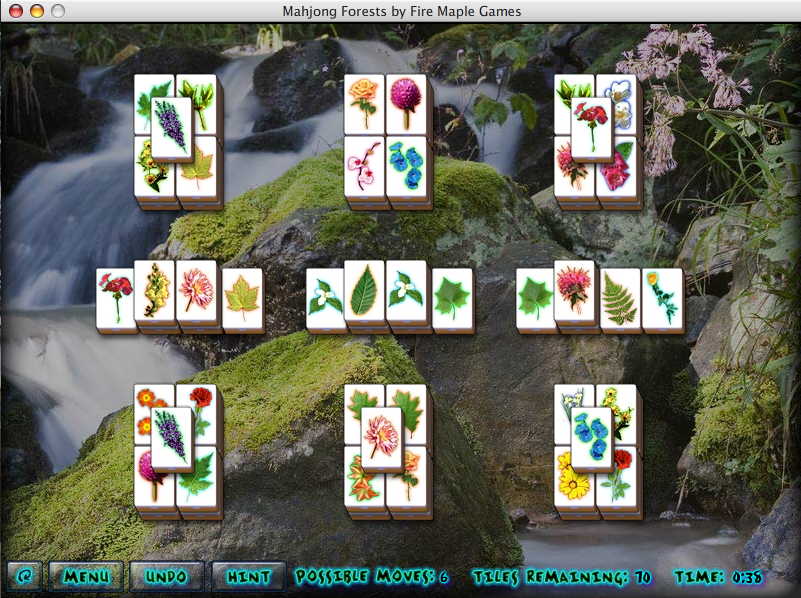The image size is (801, 598).
Task: Request a hint with the Hint button
Action: coord(248,576)
